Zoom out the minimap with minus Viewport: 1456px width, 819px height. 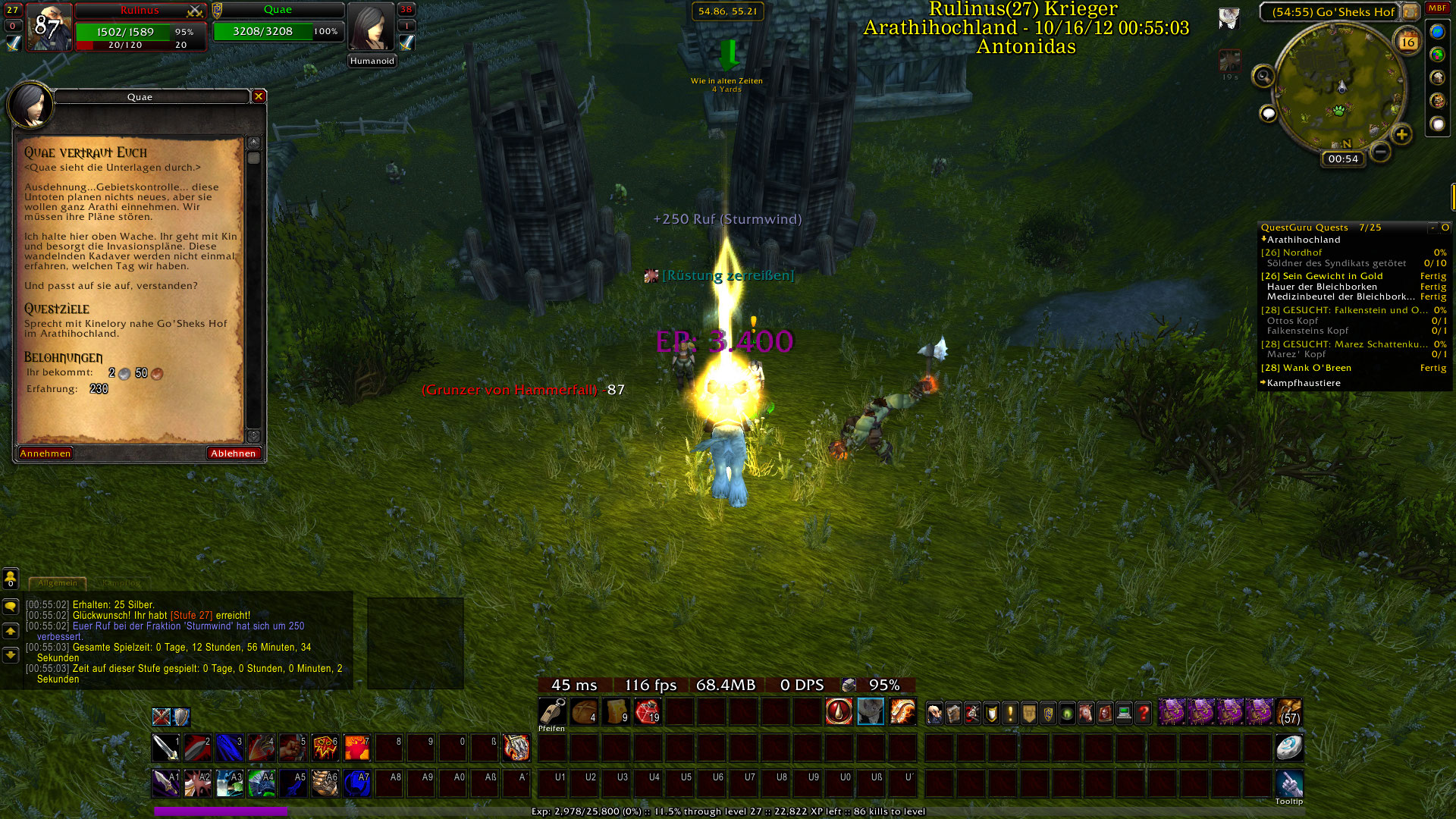(1381, 152)
